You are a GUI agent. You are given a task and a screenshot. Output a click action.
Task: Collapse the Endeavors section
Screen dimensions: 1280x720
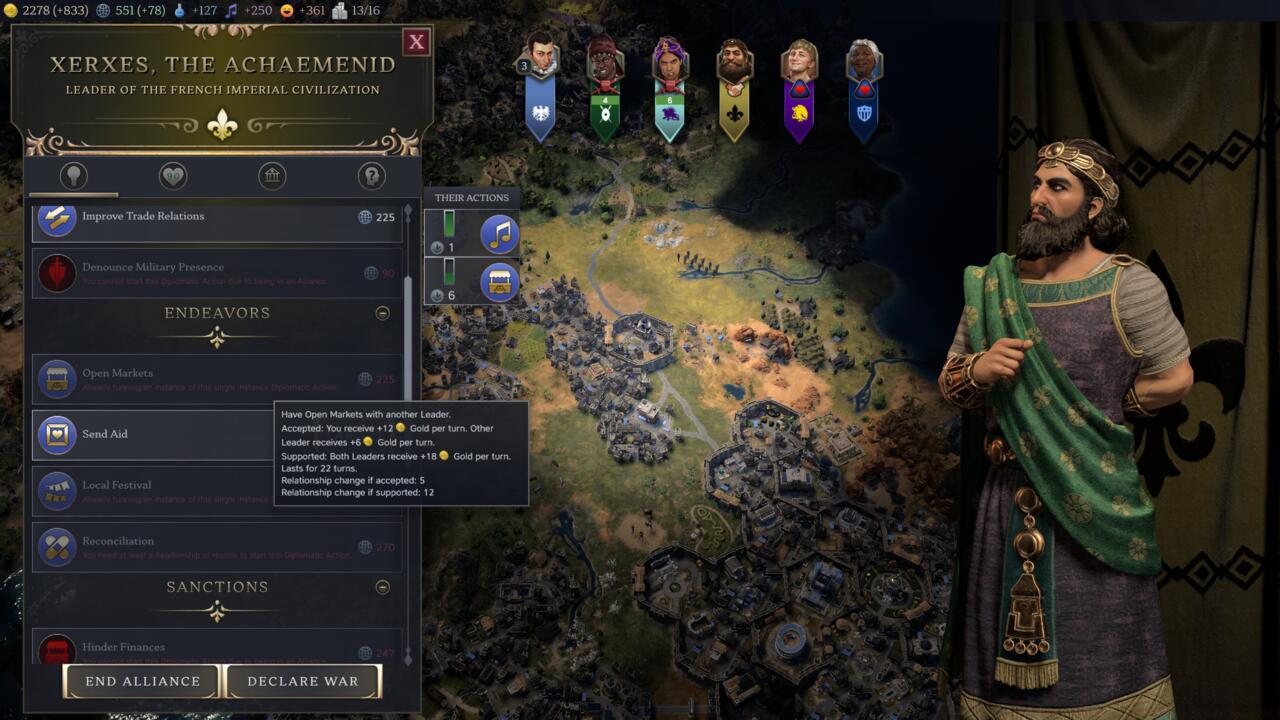coord(382,313)
